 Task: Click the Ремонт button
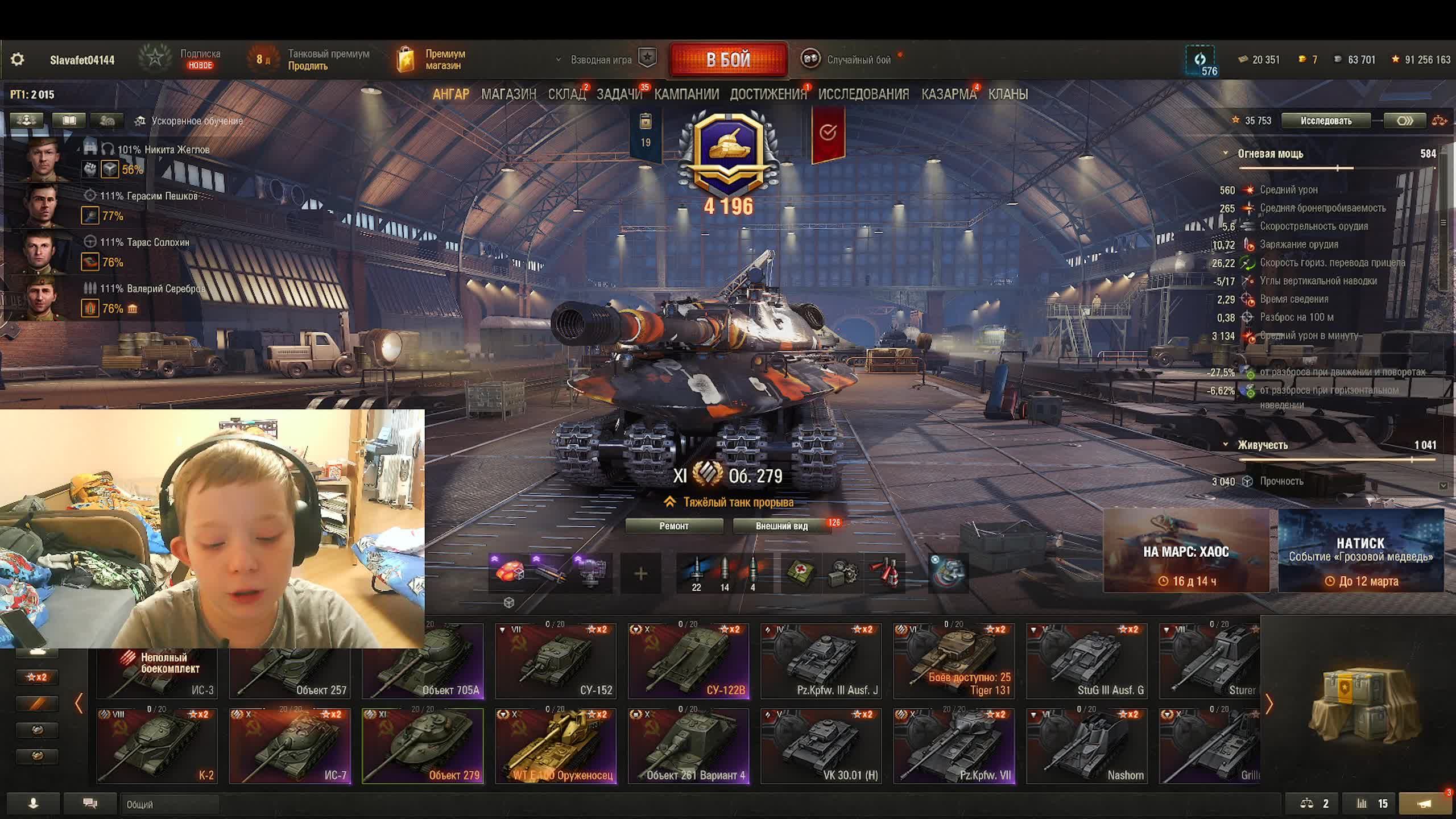[674, 526]
